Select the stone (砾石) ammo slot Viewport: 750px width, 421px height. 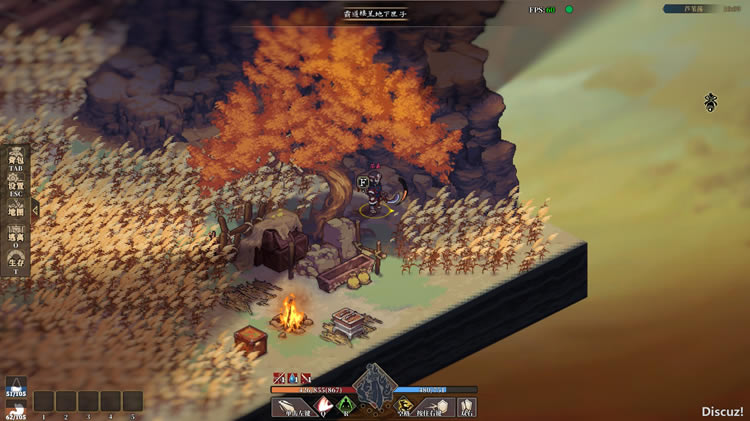(465, 406)
